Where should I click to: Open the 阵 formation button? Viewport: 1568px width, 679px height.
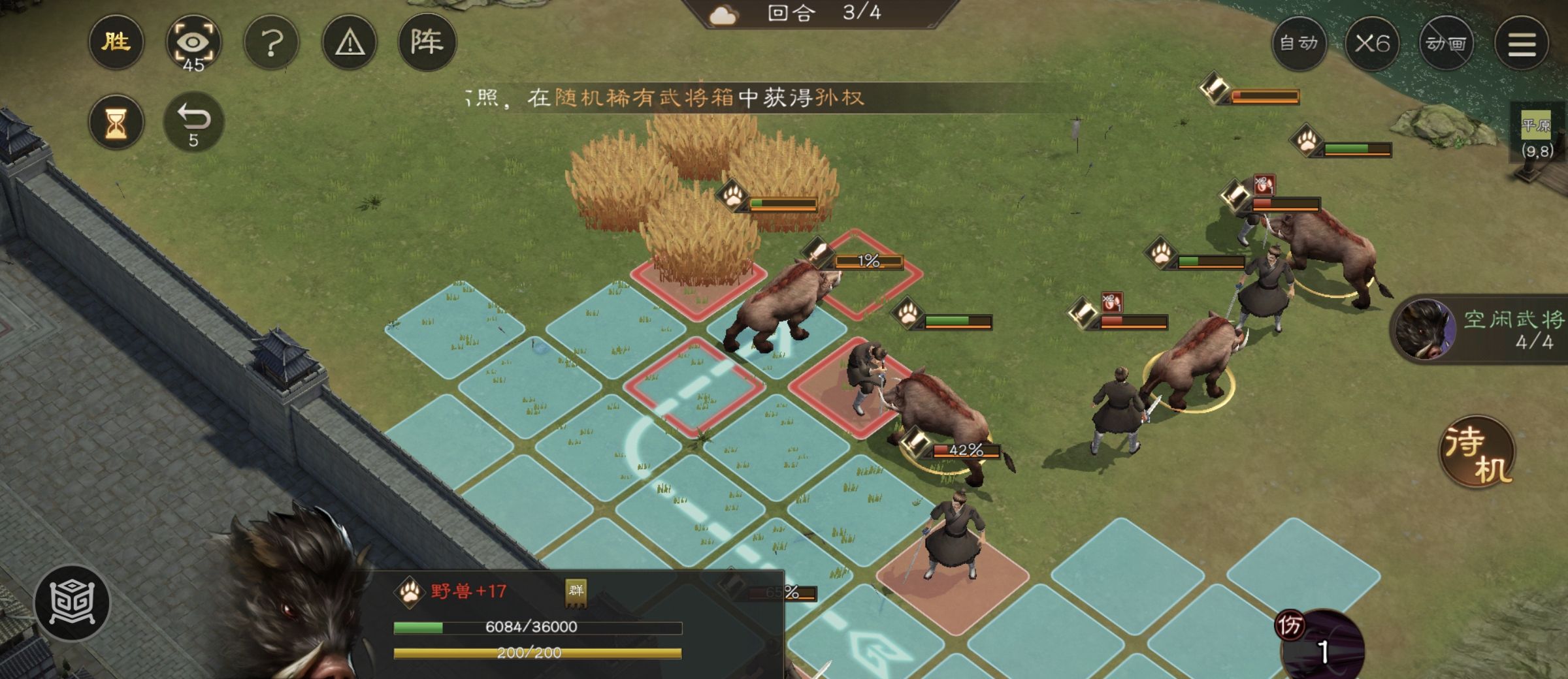click(x=427, y=43)
